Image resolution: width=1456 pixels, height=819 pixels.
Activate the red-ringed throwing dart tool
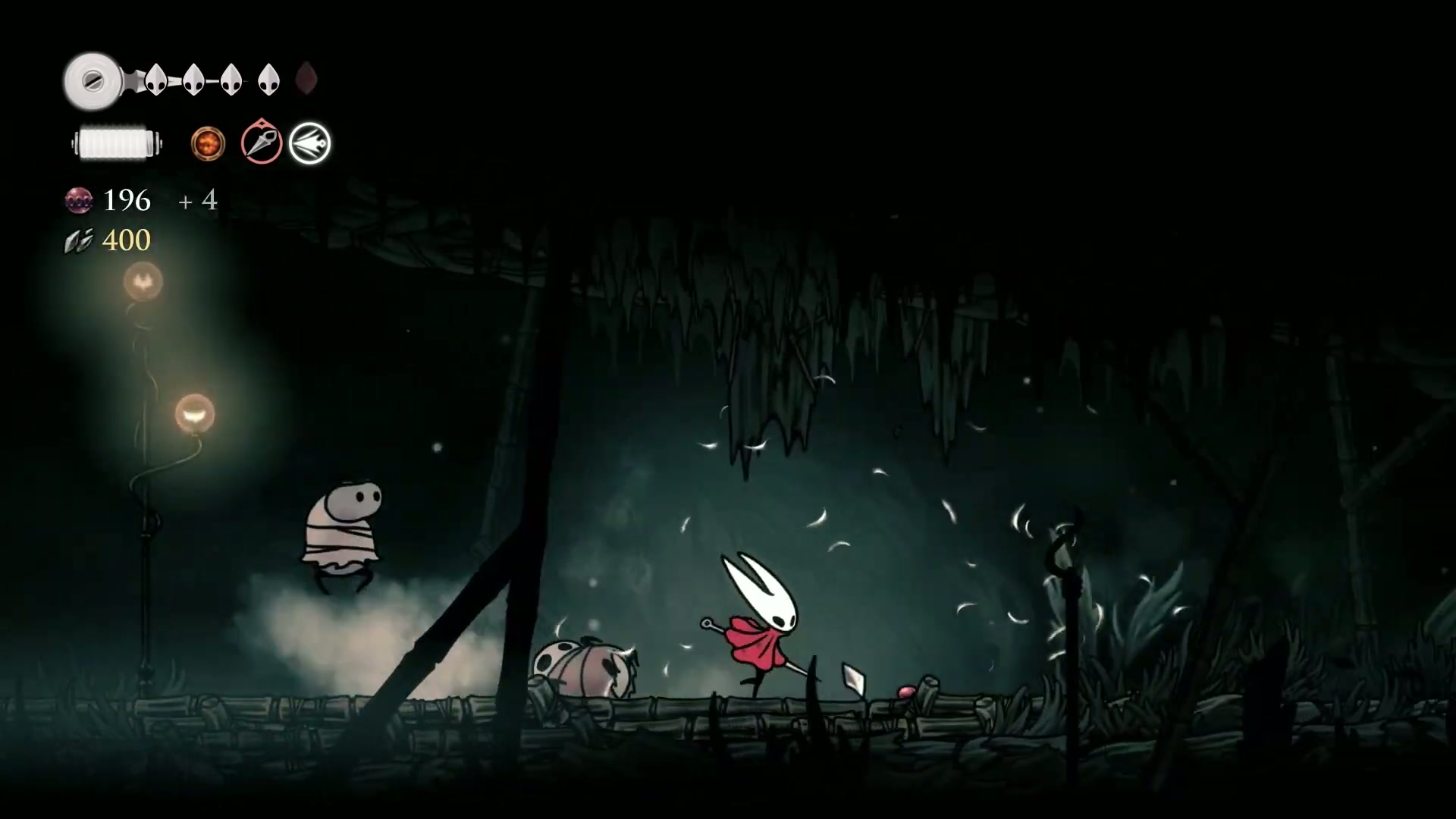click(x=262, y=143)
